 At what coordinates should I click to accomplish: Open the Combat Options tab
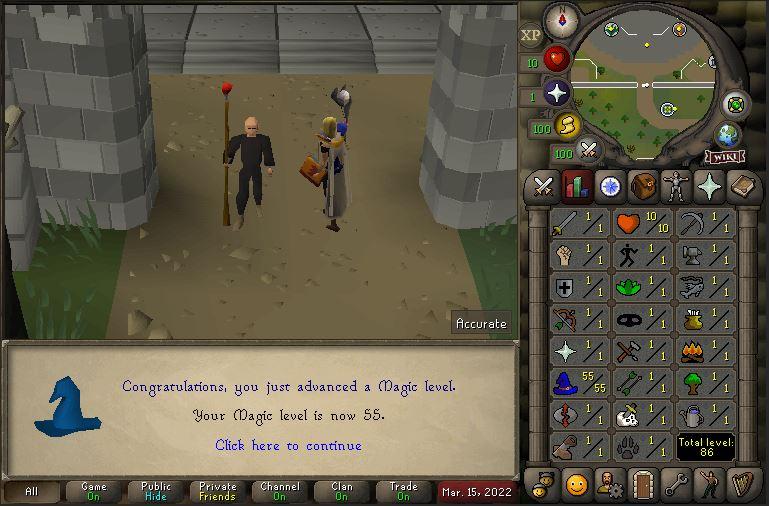click(543, 186)
